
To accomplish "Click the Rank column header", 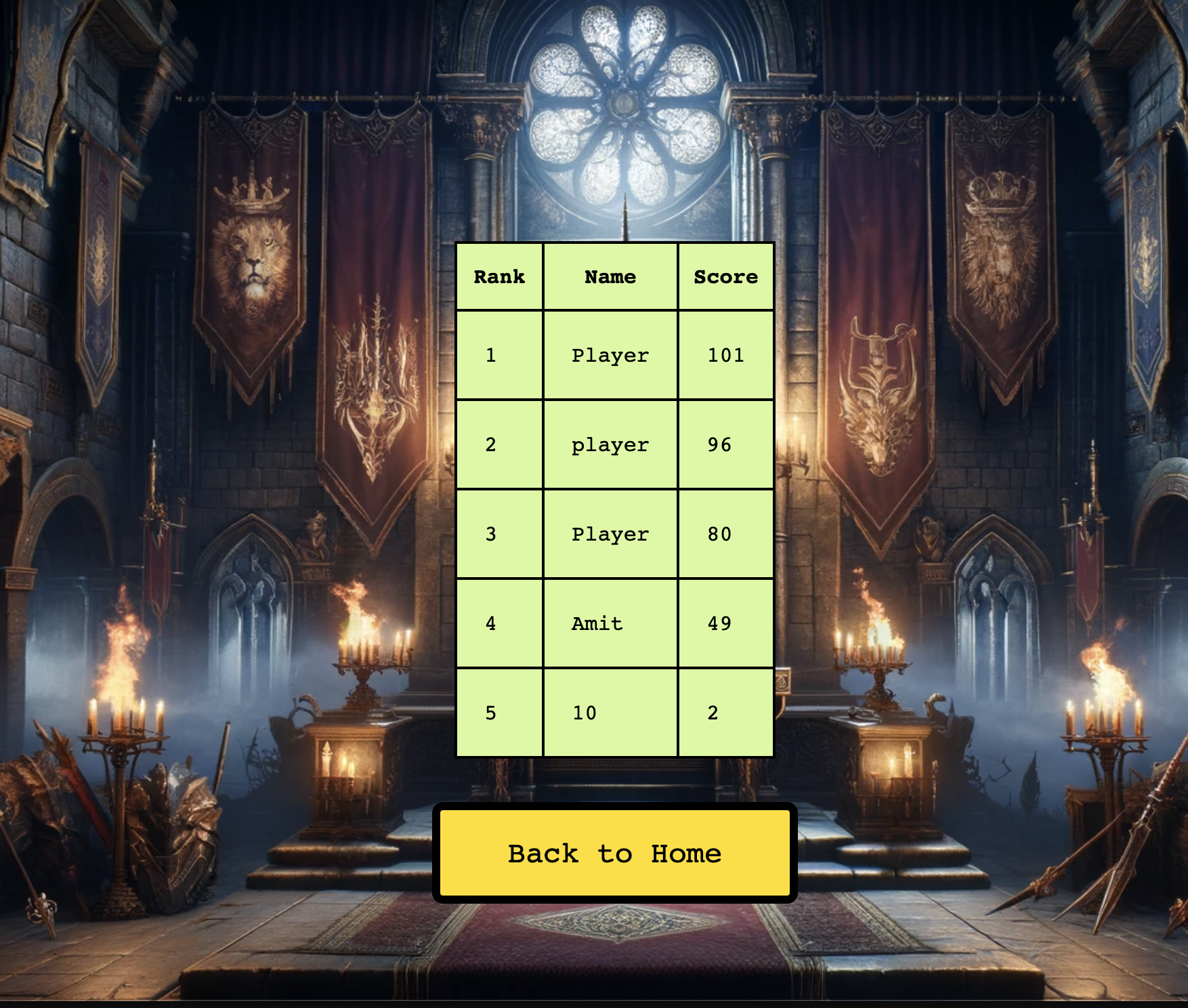I will click(499, 276).
